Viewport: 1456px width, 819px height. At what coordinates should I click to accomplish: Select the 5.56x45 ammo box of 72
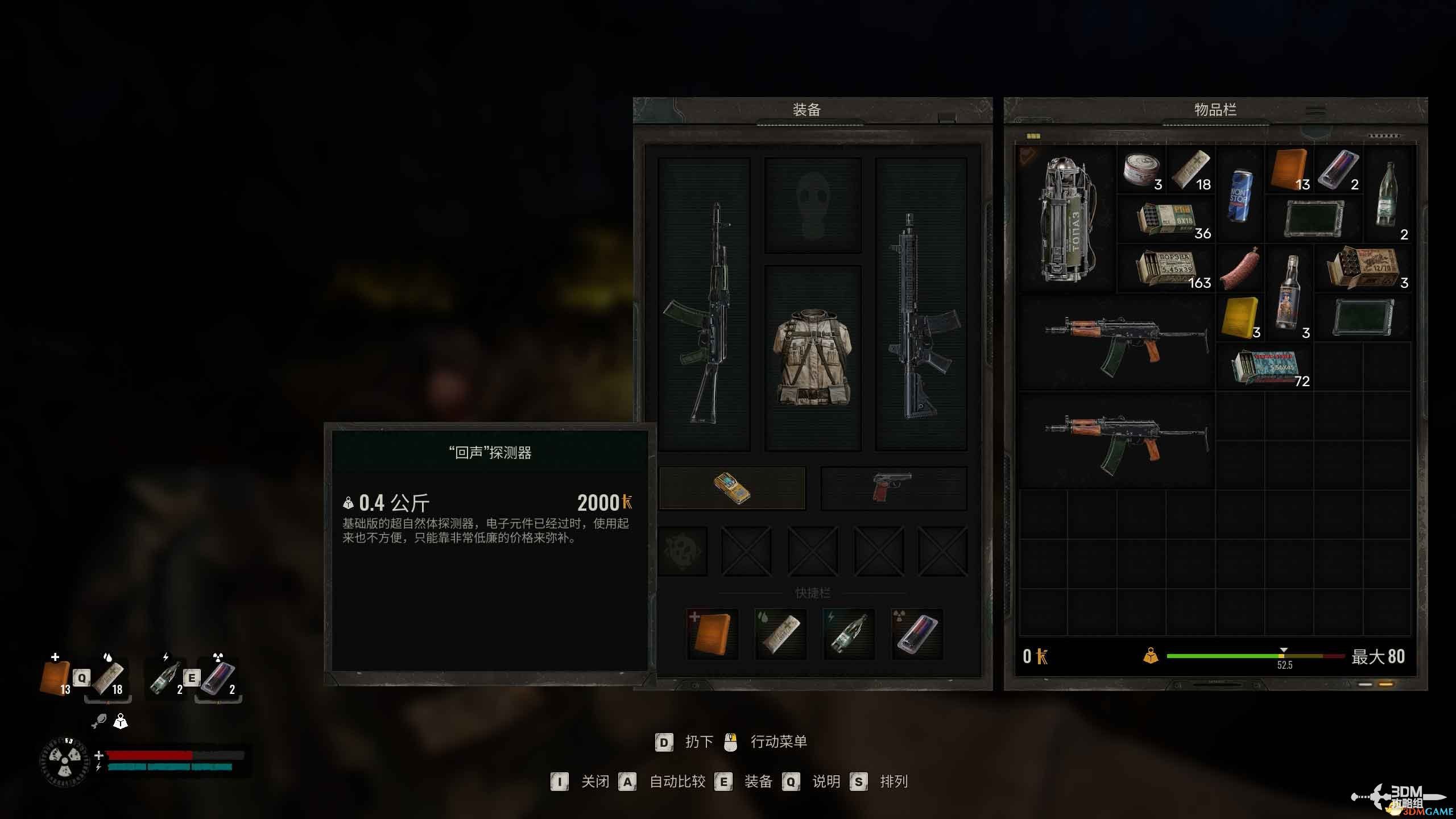tap(1266, 366)
